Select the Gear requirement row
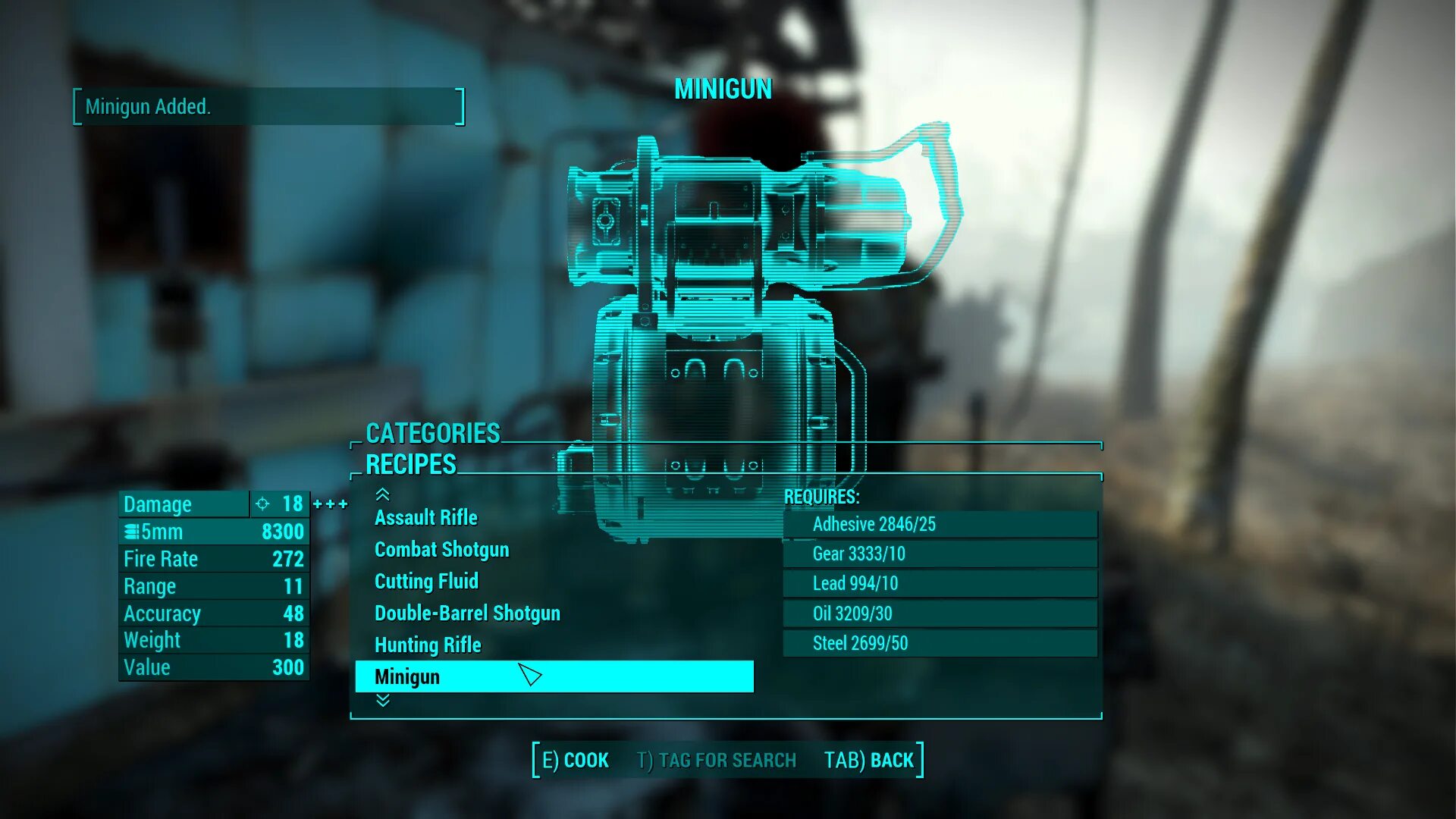 tap(940, 554)
